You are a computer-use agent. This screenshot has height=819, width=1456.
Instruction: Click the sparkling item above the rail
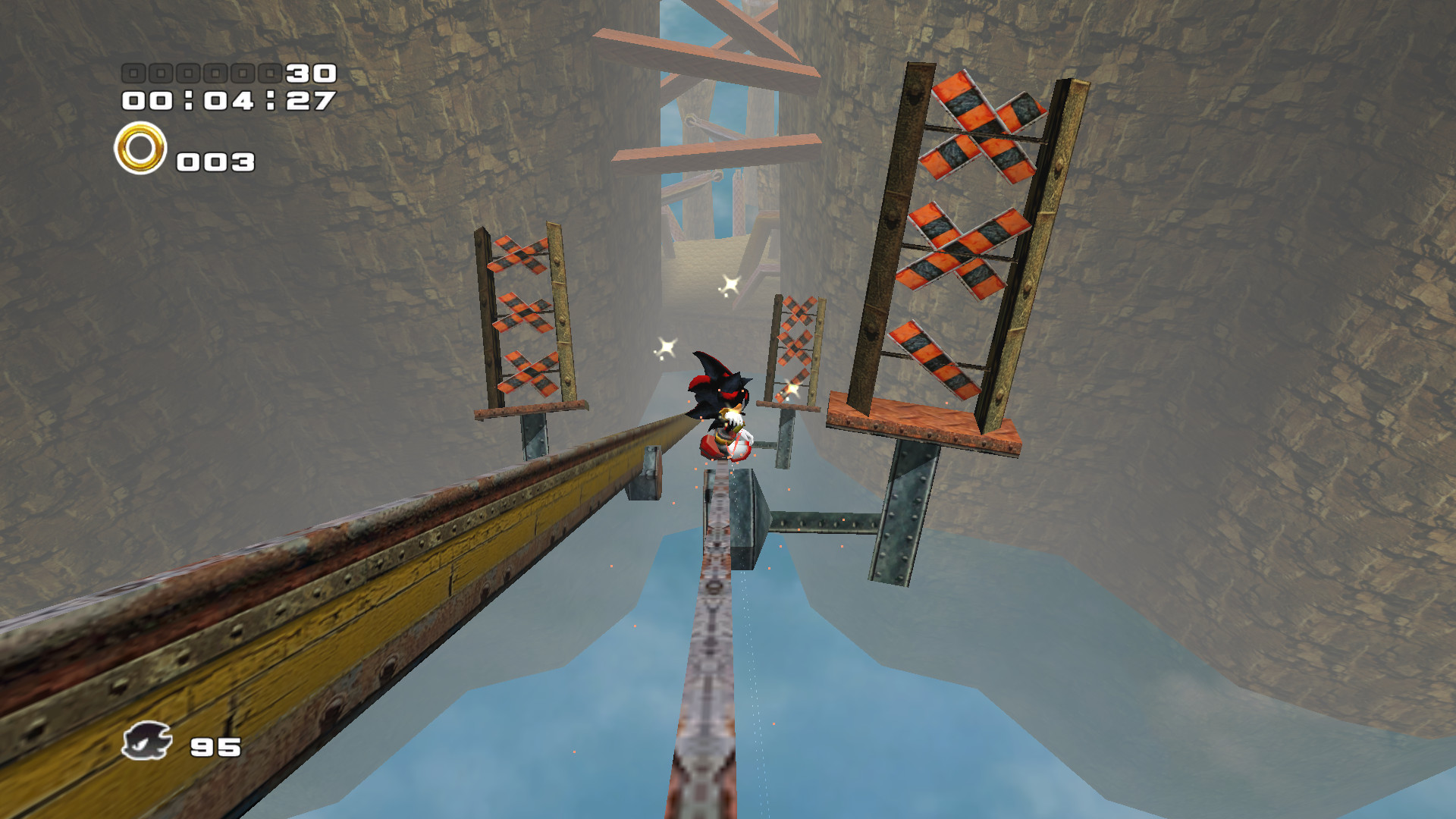coord(730,284)
